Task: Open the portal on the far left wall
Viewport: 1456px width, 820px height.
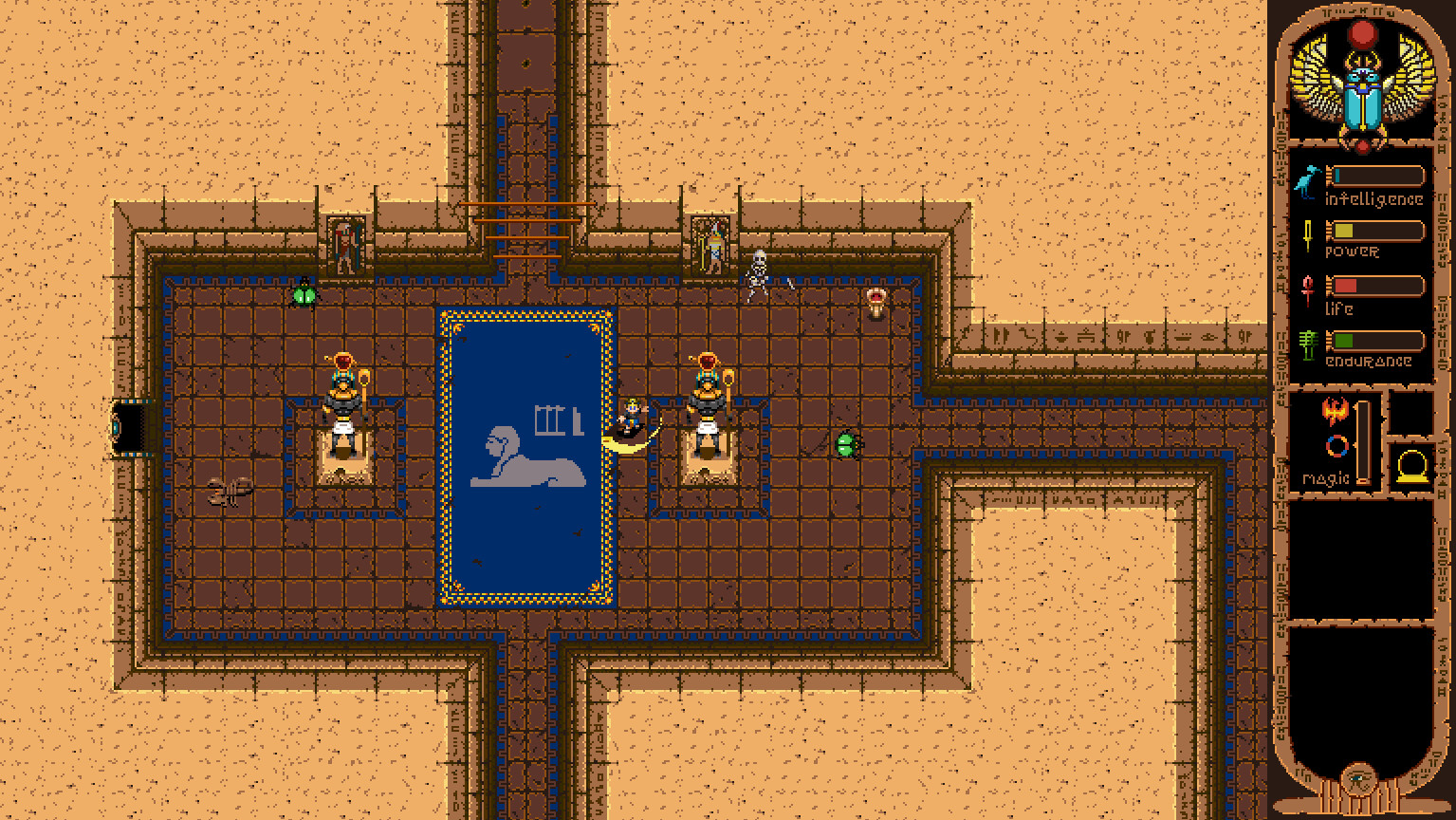Action: (x=130, y=427)
